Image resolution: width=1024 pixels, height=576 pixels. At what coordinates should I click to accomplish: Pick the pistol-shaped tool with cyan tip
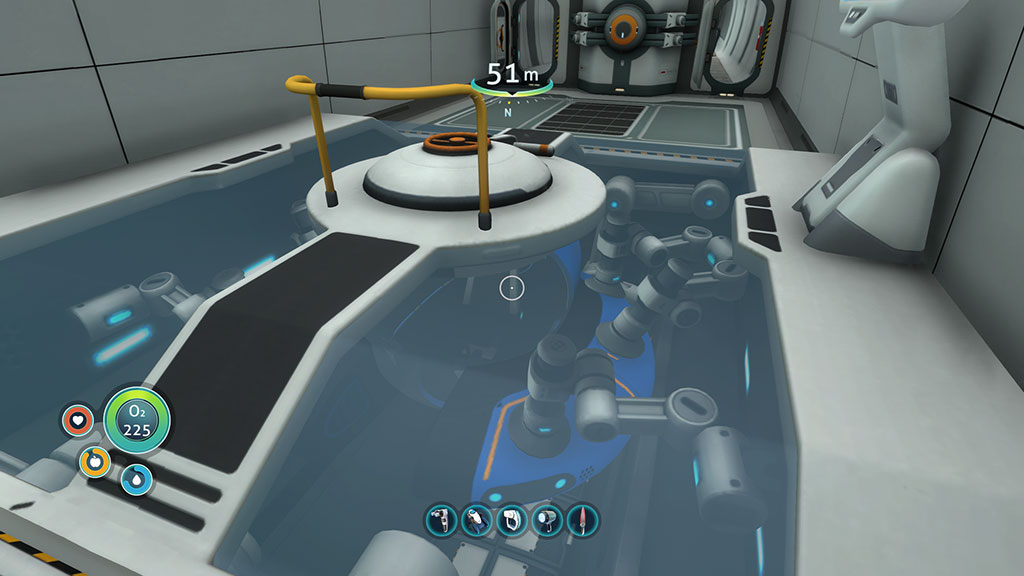[441, 520]
